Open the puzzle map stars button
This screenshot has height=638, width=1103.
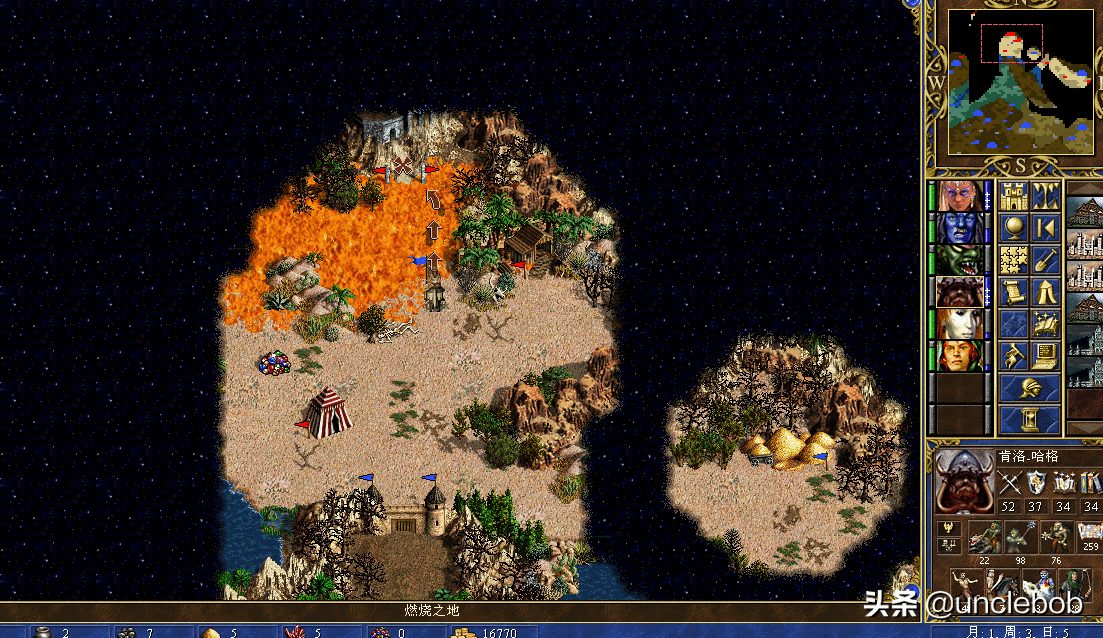click(1014, 260)
